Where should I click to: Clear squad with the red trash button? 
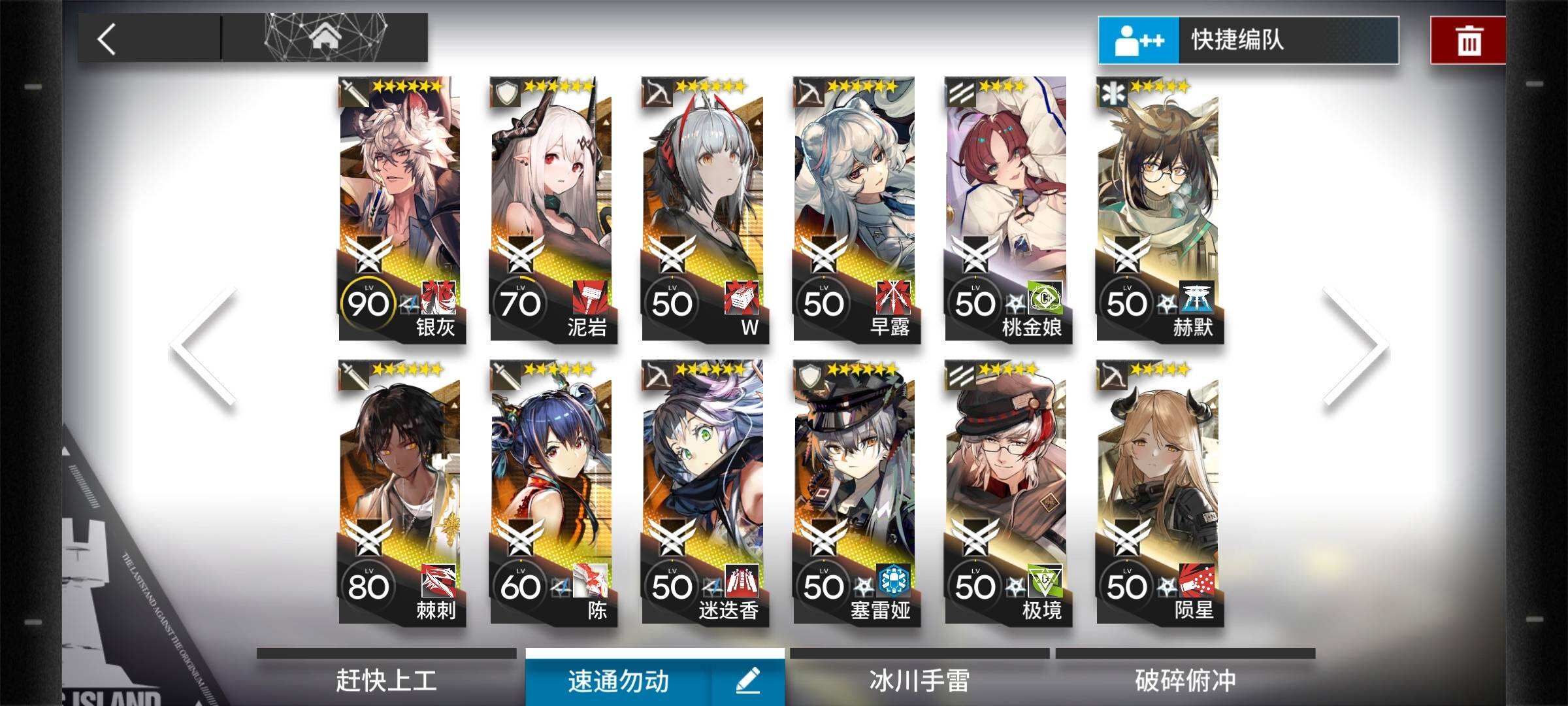(1468, 41)
